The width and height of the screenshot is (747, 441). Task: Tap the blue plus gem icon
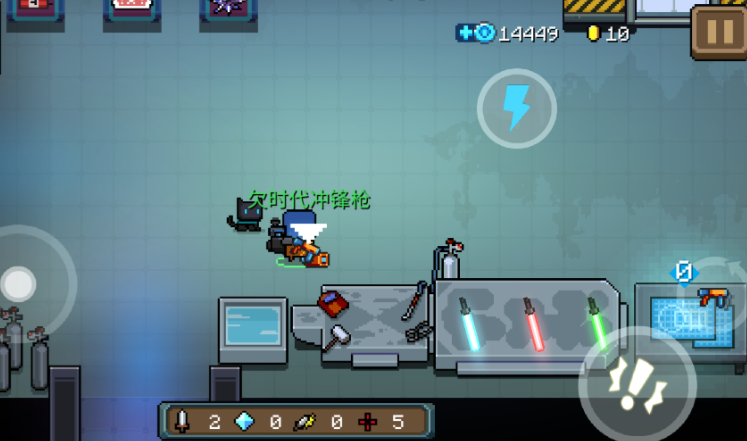tap(476, 33)
